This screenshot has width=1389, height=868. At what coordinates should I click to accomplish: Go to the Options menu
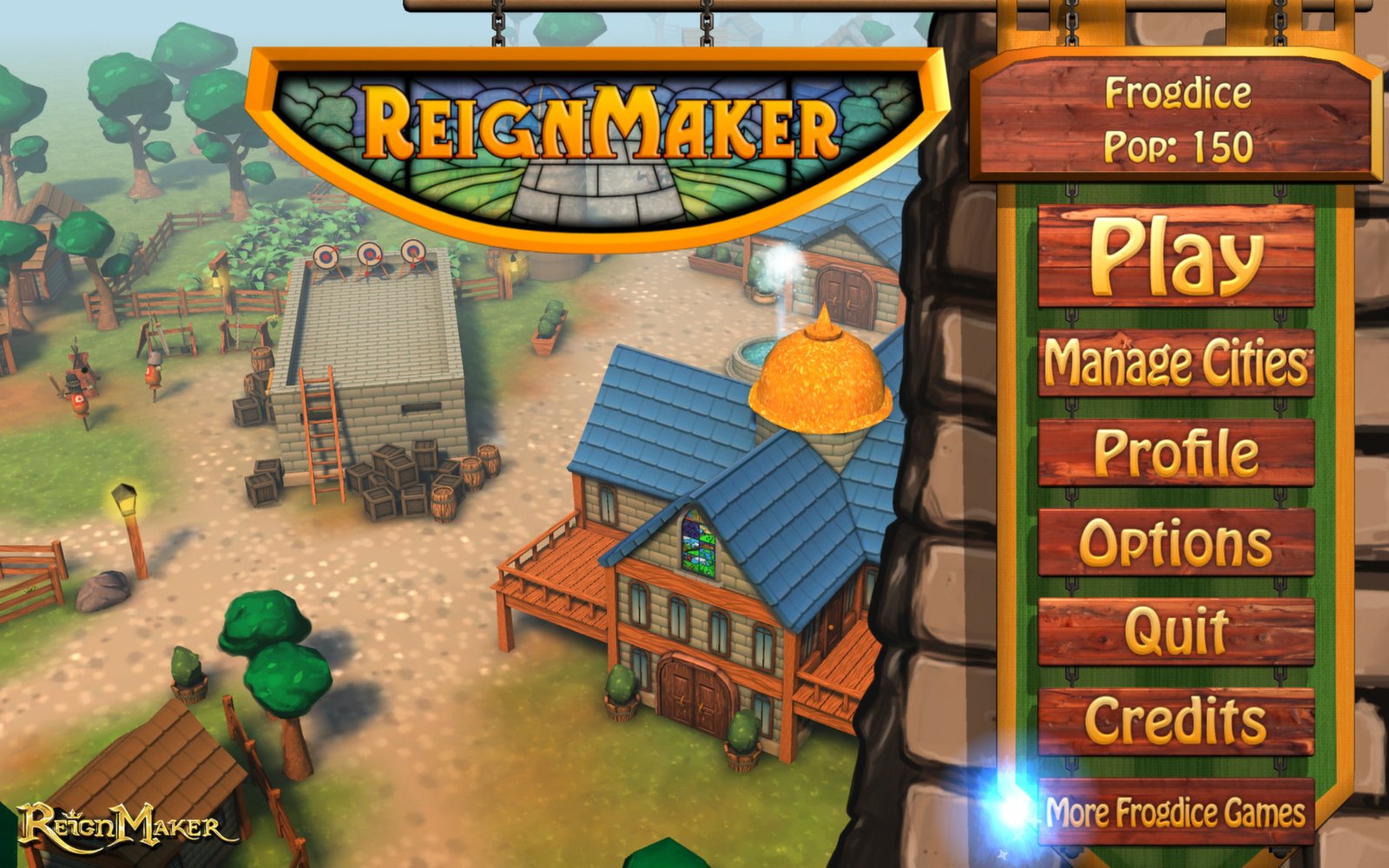(1175, 542)
